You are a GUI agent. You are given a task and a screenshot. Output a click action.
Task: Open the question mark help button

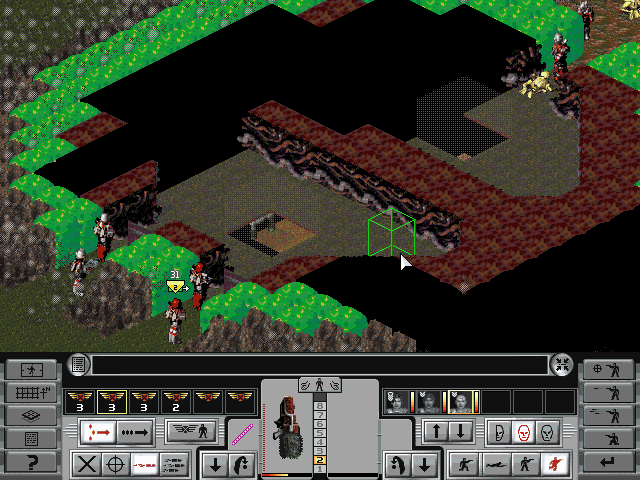(x=30, y=461)
